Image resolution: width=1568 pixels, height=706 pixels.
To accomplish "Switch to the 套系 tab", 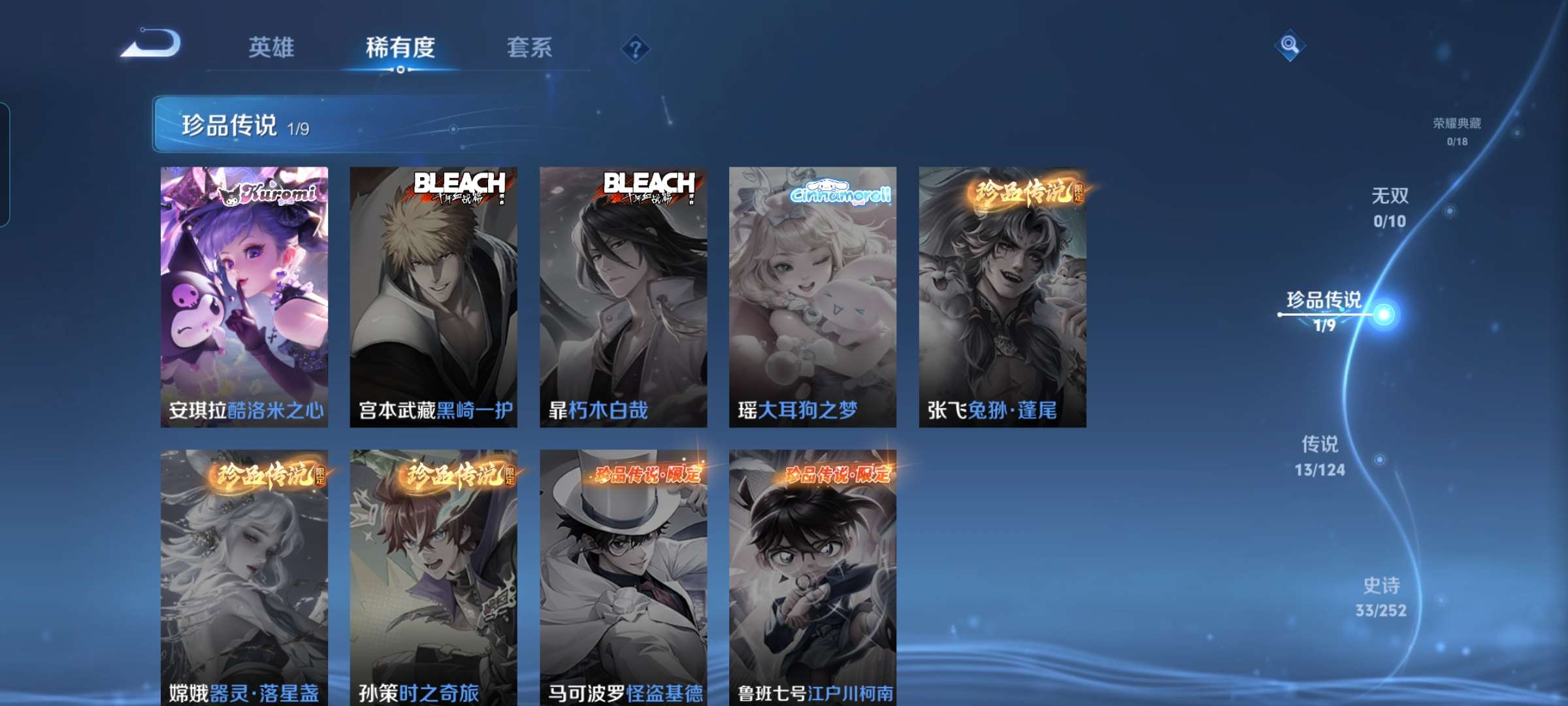I will (531, 48).
